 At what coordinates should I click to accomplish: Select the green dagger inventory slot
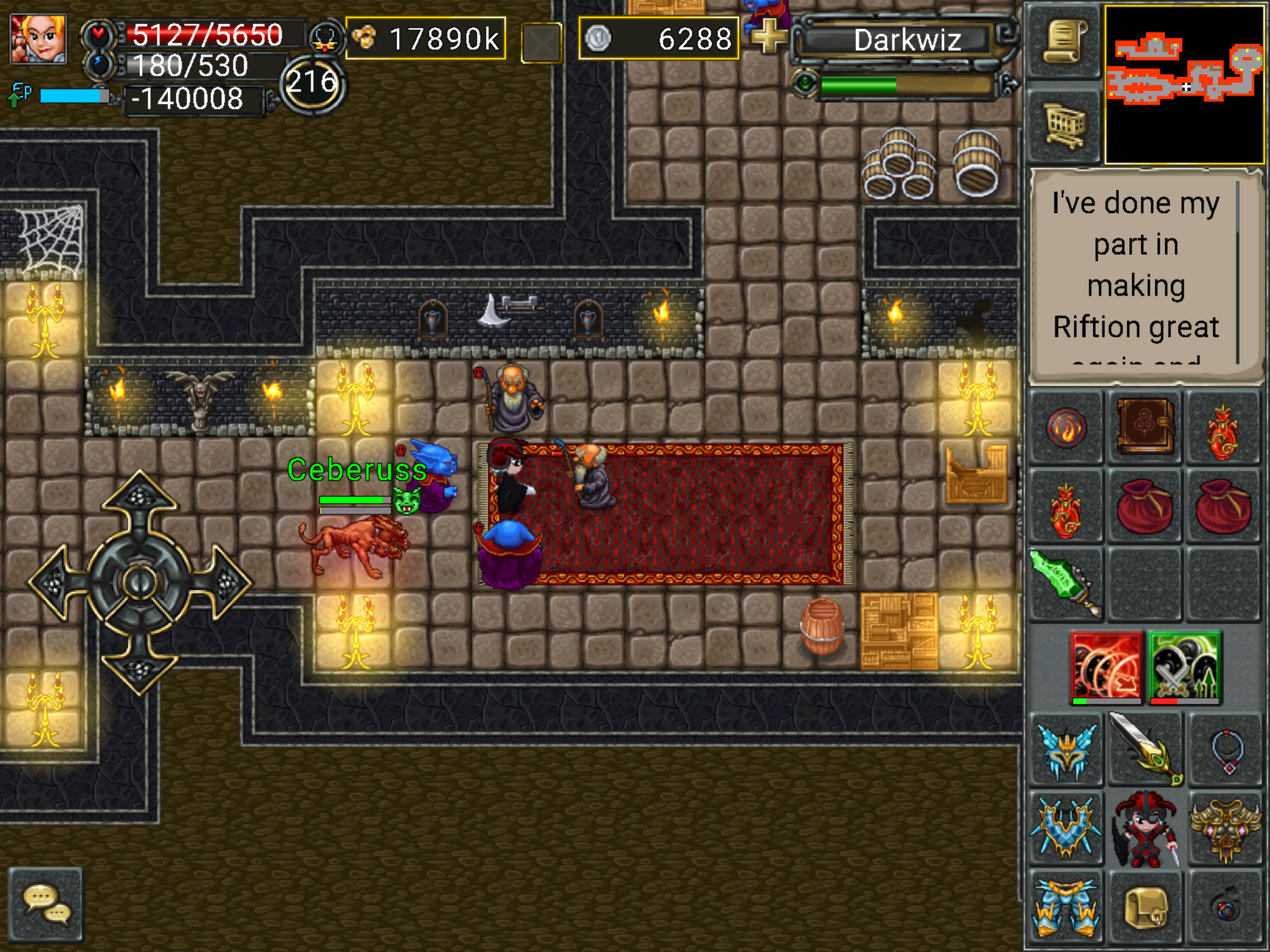pos(1066,584)
